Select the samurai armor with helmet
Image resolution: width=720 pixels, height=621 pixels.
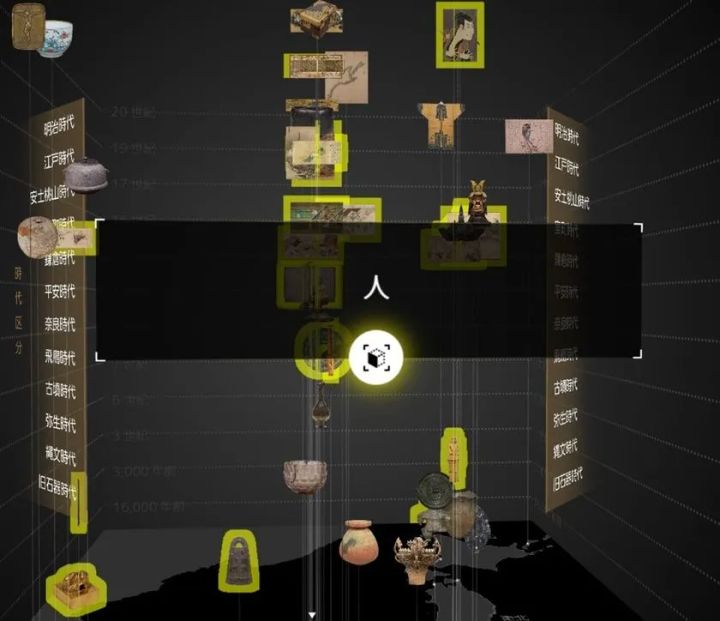[x=477, y=202]
